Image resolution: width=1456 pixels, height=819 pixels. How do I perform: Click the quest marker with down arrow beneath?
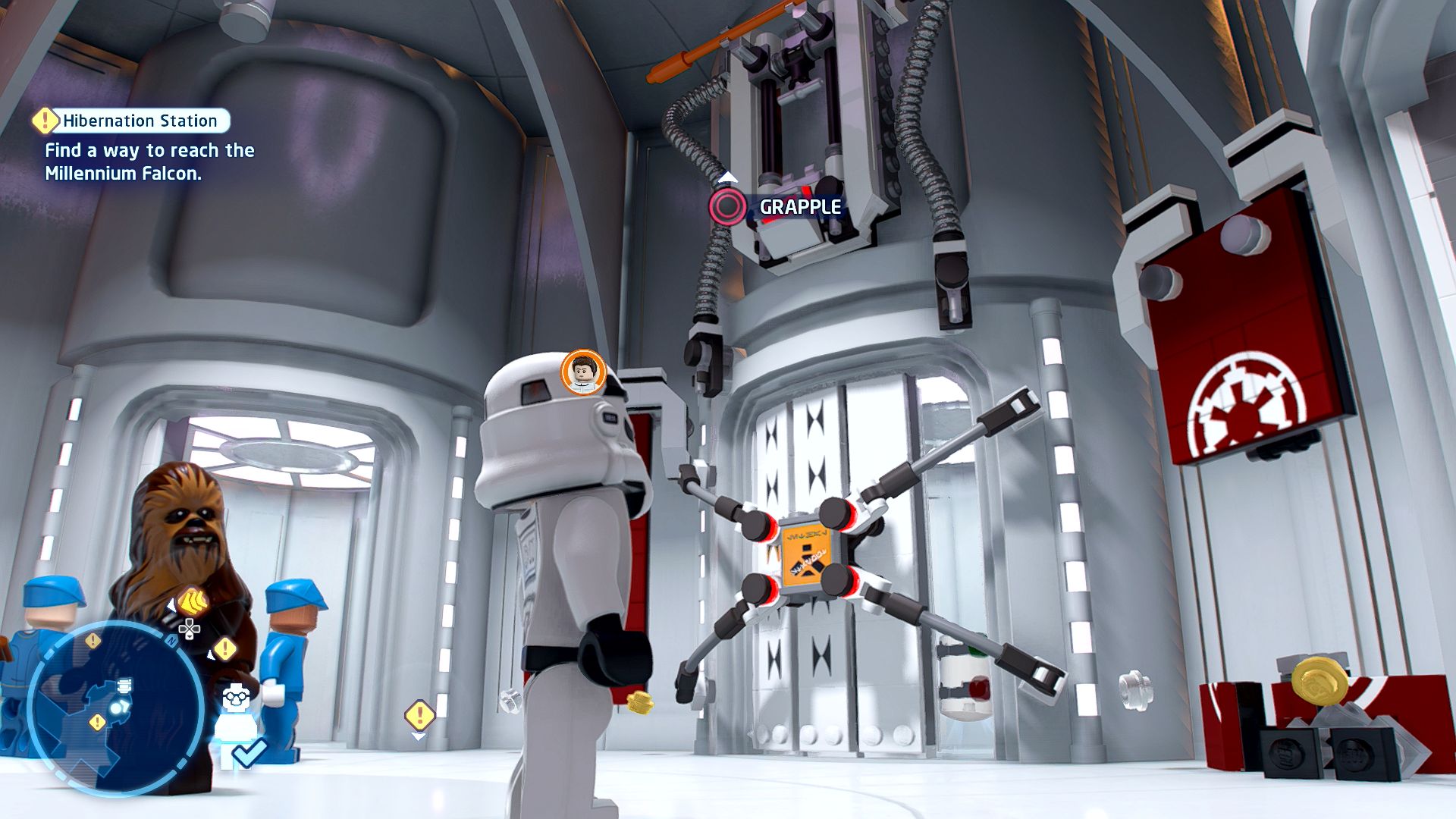pos(419,716)
